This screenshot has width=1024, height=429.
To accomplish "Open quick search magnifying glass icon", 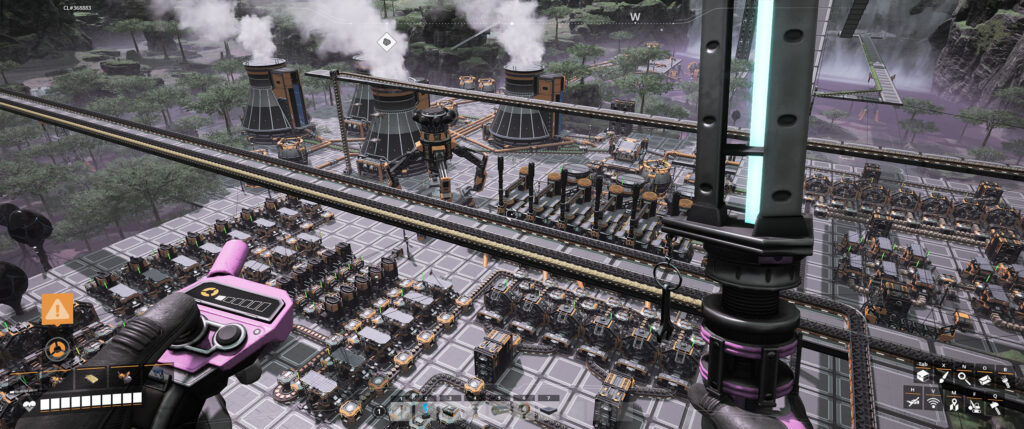I will point(963,376).
